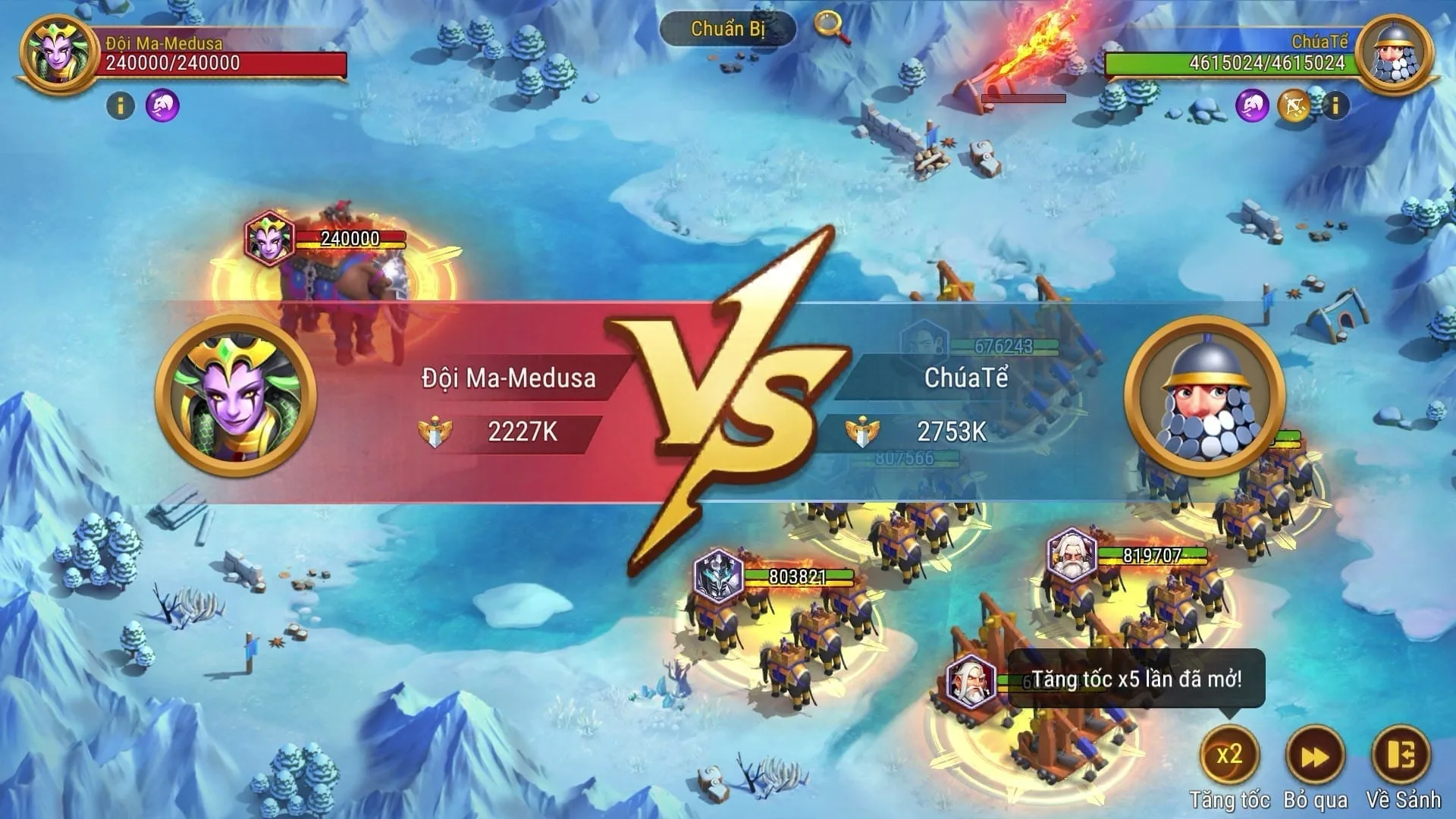Screen dimensions: 1456x819
Task: Return to lobby via Về Sảnh
Action: click(1402, 755)
